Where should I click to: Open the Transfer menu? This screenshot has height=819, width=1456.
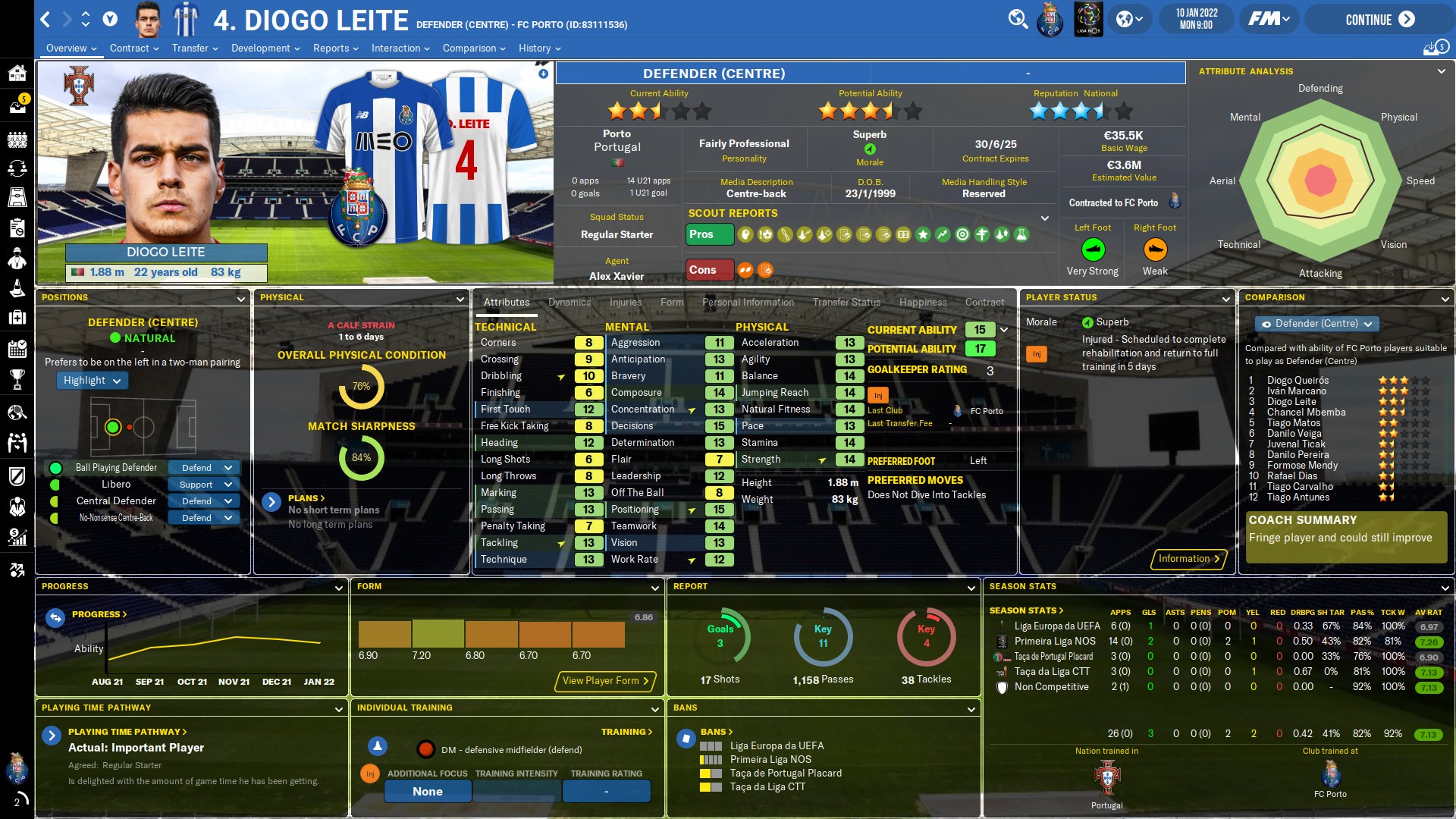195,49
